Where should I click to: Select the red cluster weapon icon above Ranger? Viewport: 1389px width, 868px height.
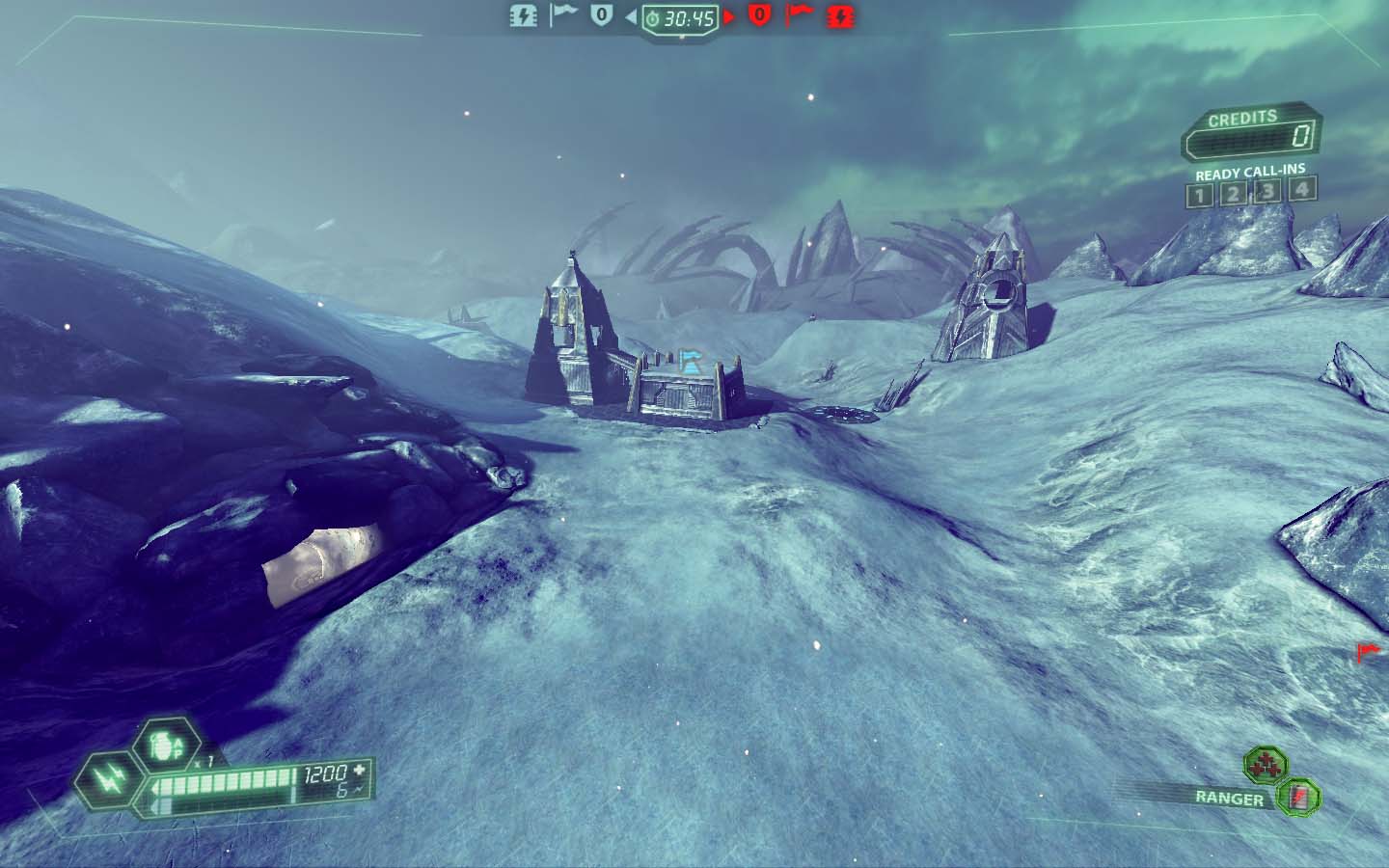tap(1258, 766)
